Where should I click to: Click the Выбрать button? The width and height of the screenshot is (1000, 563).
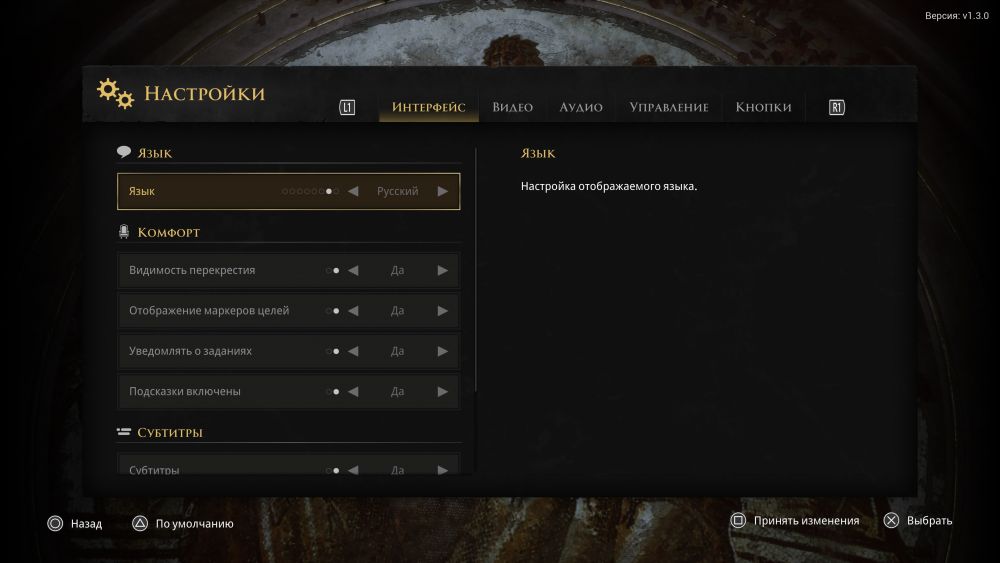tap(918, 520)
